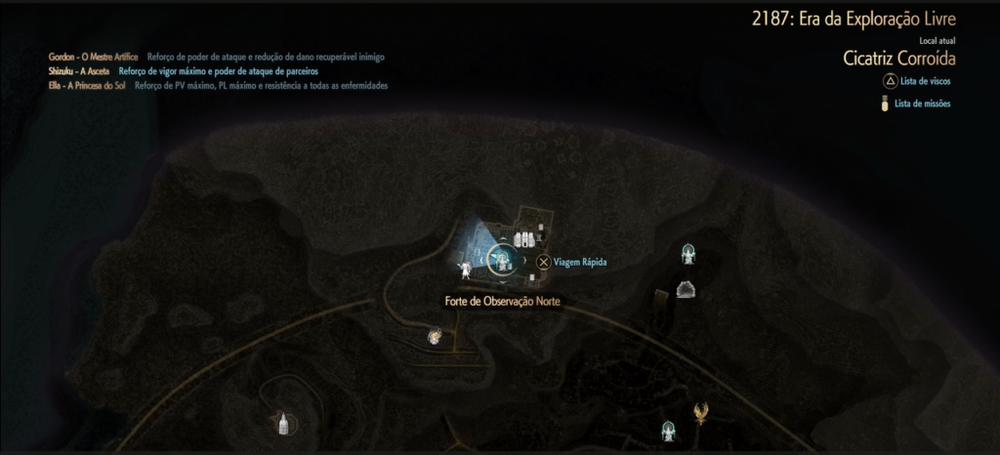The width and height of the screenshot is (1000, 455).
Task: Select the white tower marker on the map
Action: point(283,423)
